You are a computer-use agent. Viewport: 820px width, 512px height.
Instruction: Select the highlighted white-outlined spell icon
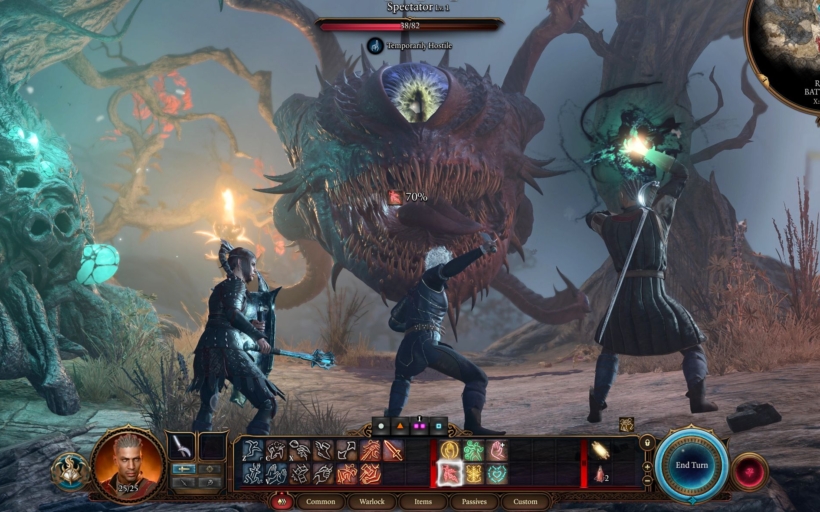pyautogui.click(x=451, y=473)
